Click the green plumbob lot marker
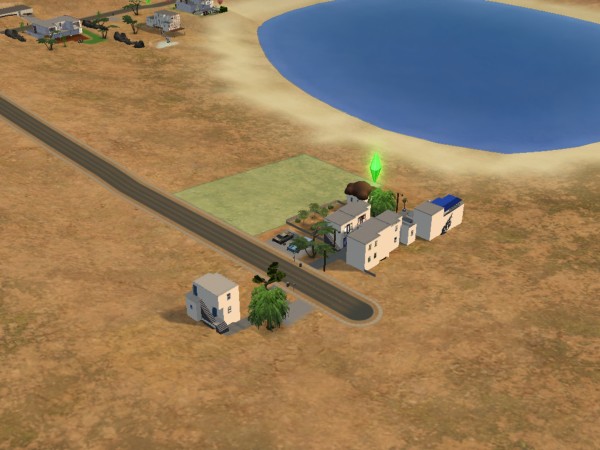The height and width of the screenshot is (450, 600). coord(376,166)
